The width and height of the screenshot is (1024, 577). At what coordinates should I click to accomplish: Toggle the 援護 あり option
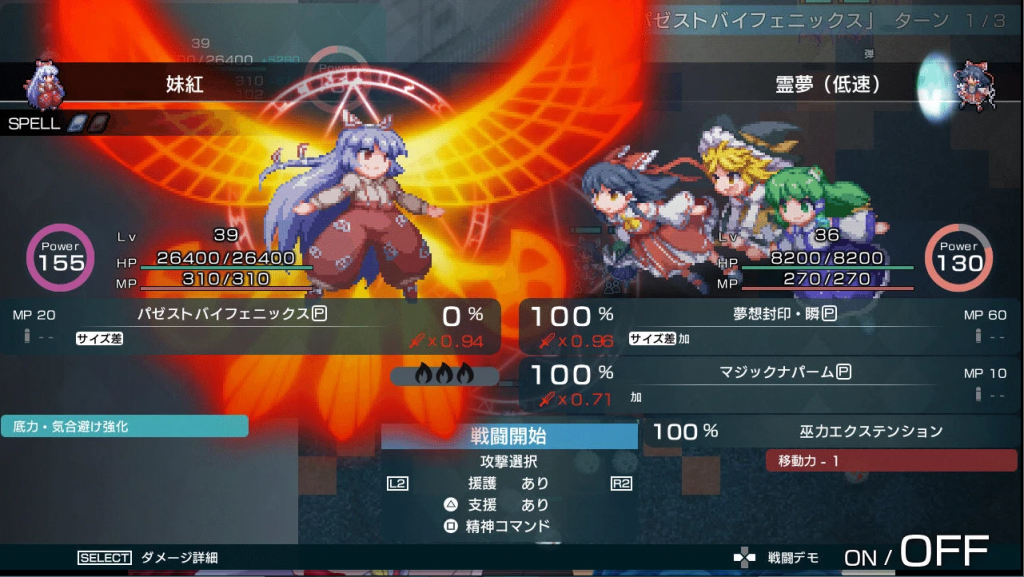(509, 484)
